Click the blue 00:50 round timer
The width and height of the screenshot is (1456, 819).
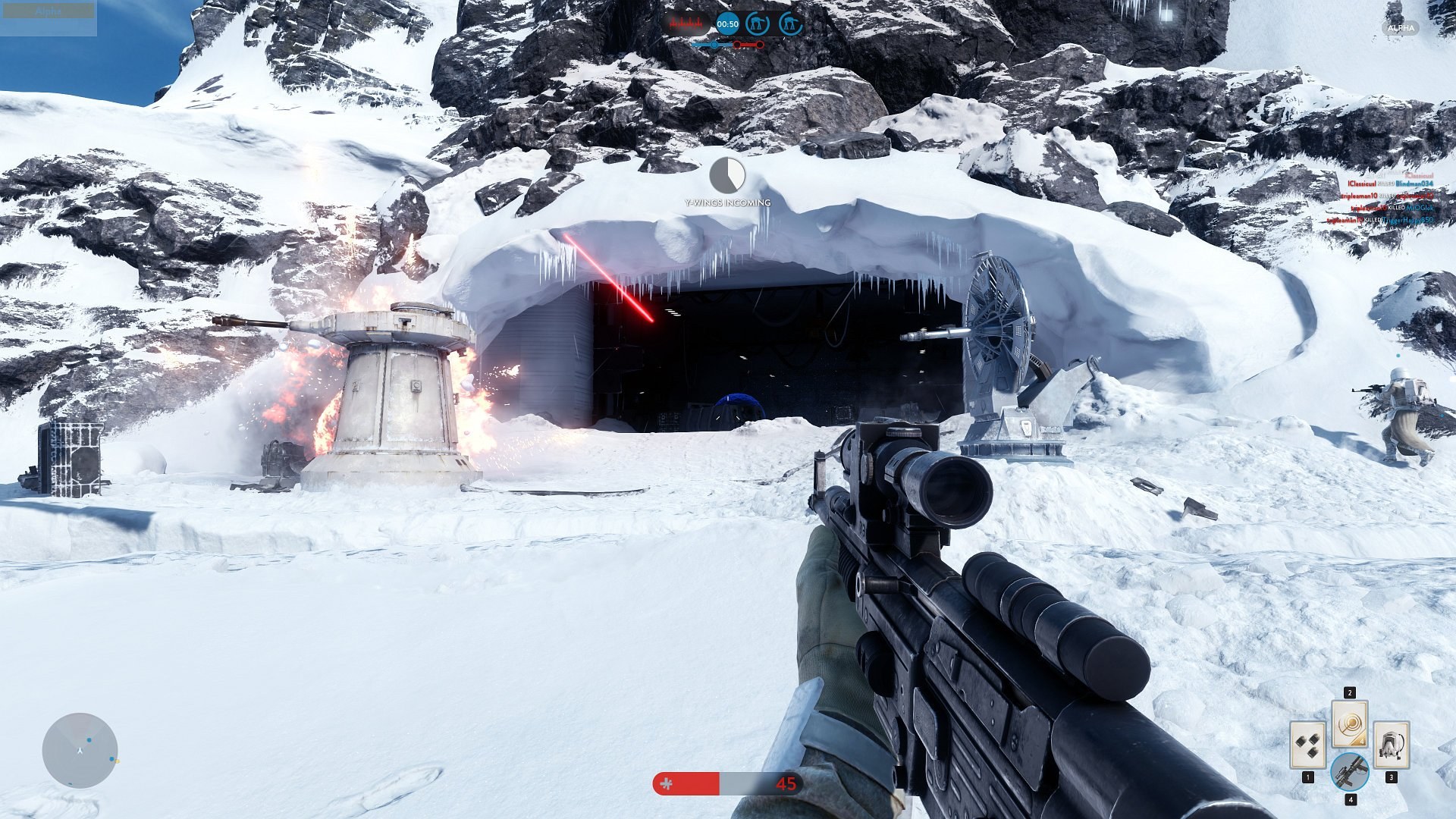coord(727,24)
